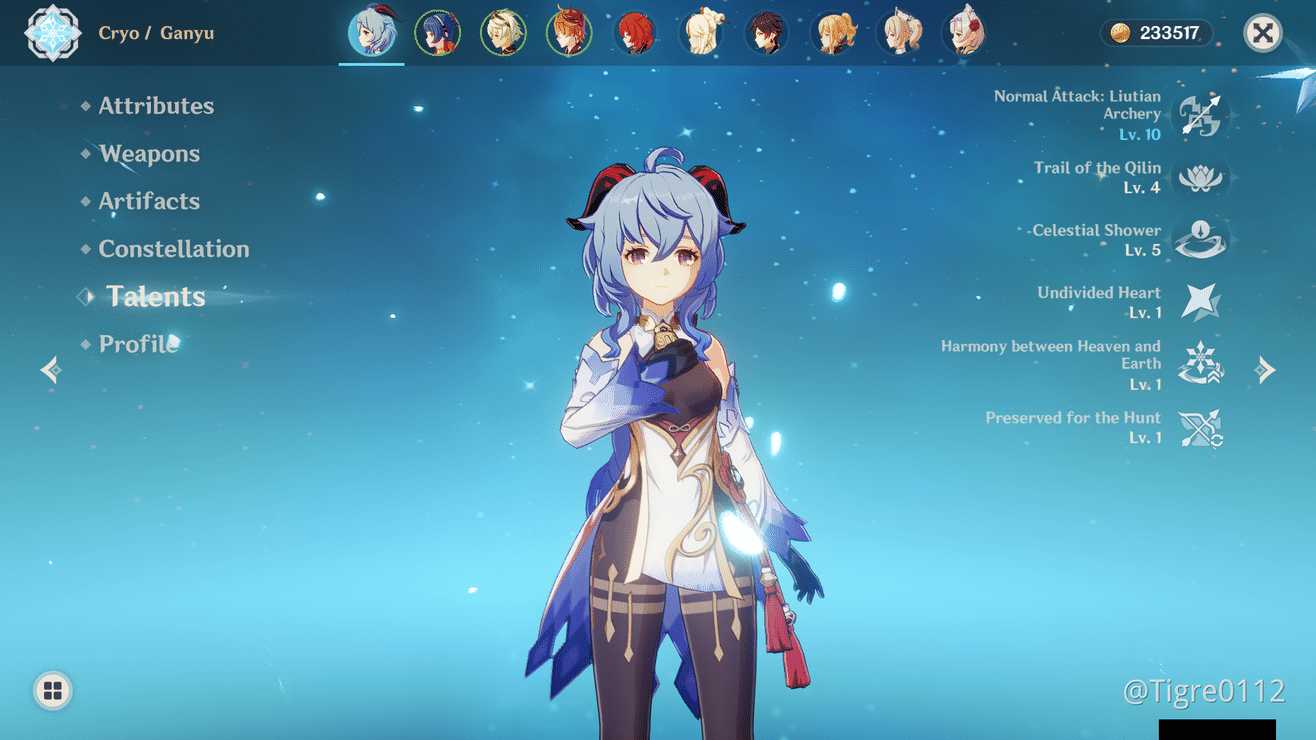Show the Constellation page
The height and width of the screenshot is (740, 1316).
click(174, 249)
